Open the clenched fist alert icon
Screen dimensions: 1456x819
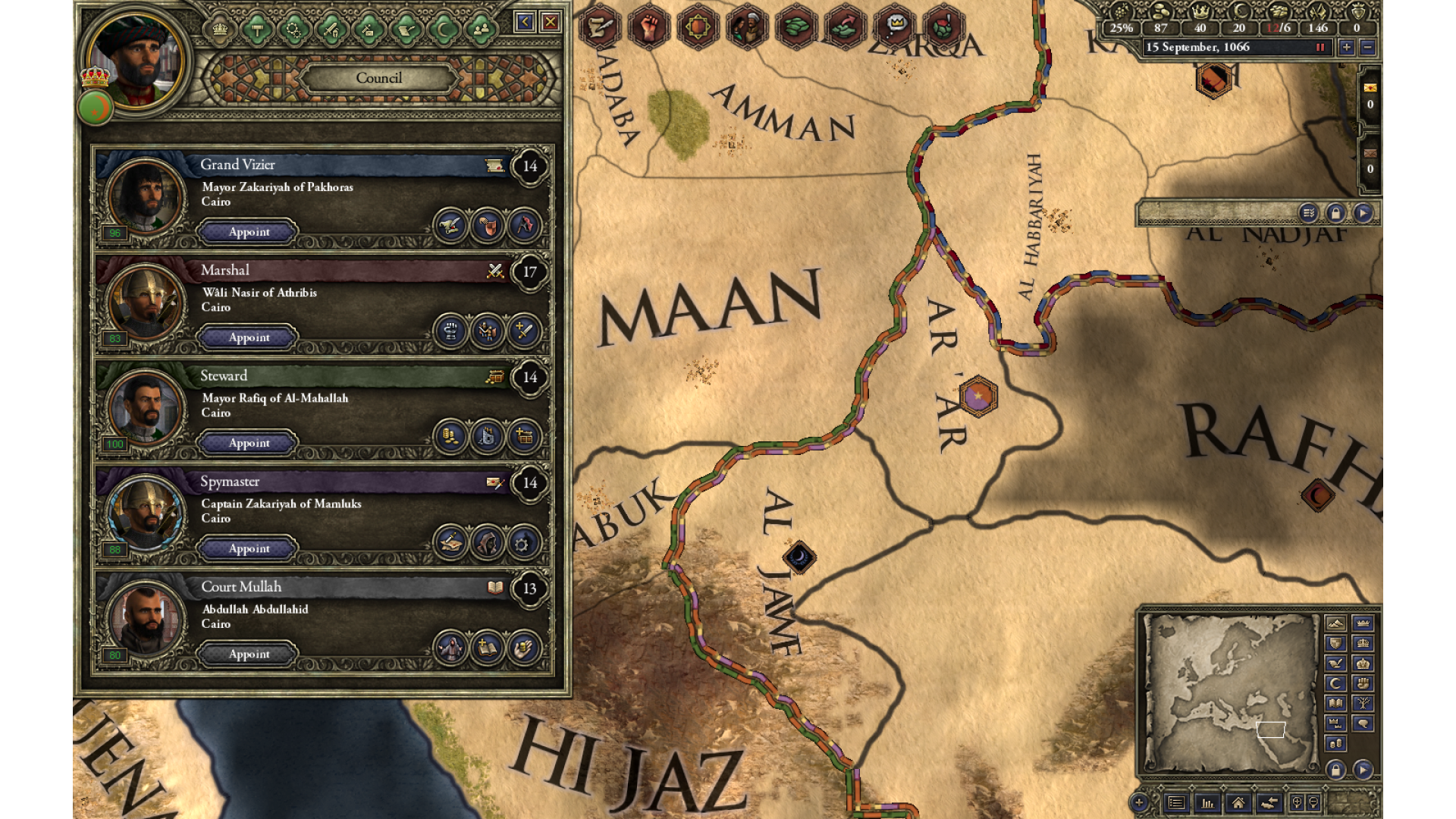[x=648, y=27]
